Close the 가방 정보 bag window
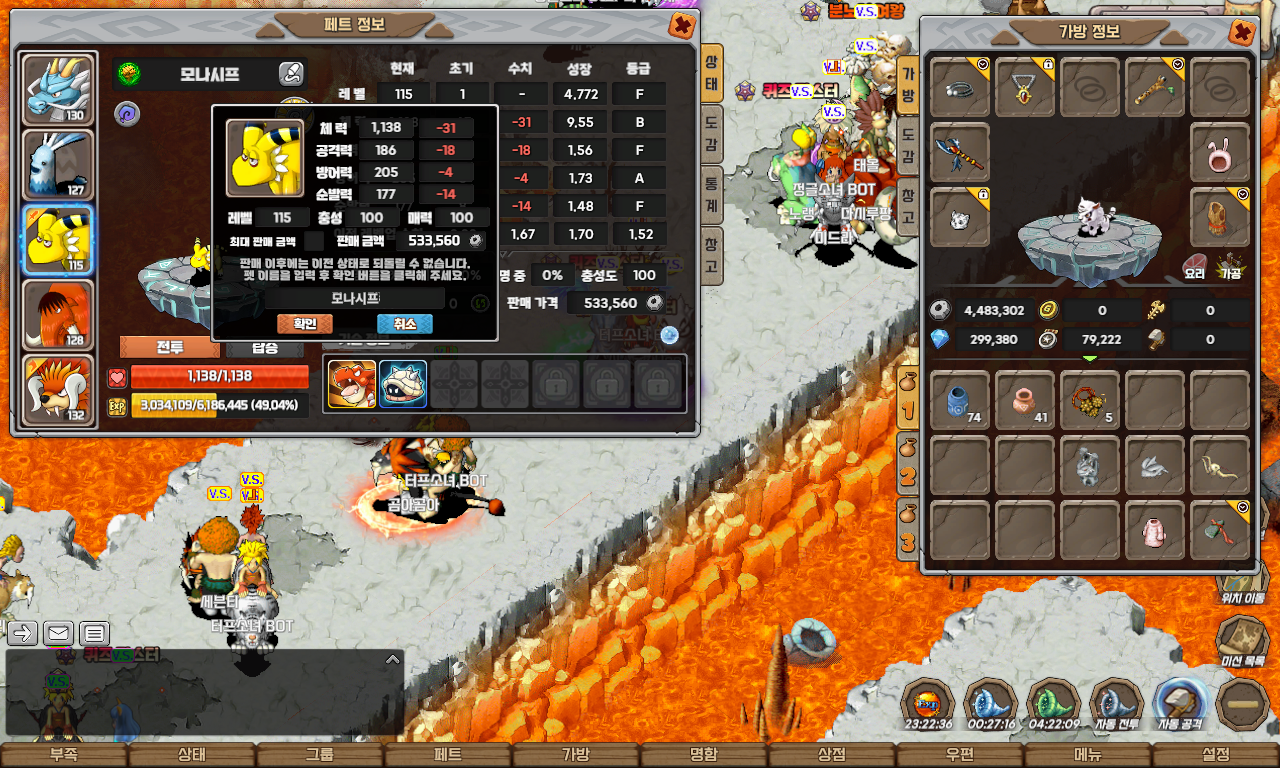The height and width of the screenshot is (768, 1280). [1242, 33]
